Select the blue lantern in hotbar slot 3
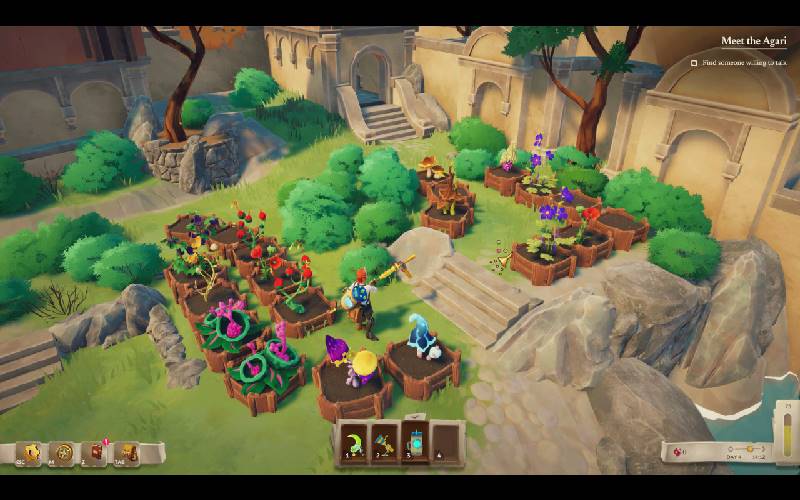 coord(417,440)
